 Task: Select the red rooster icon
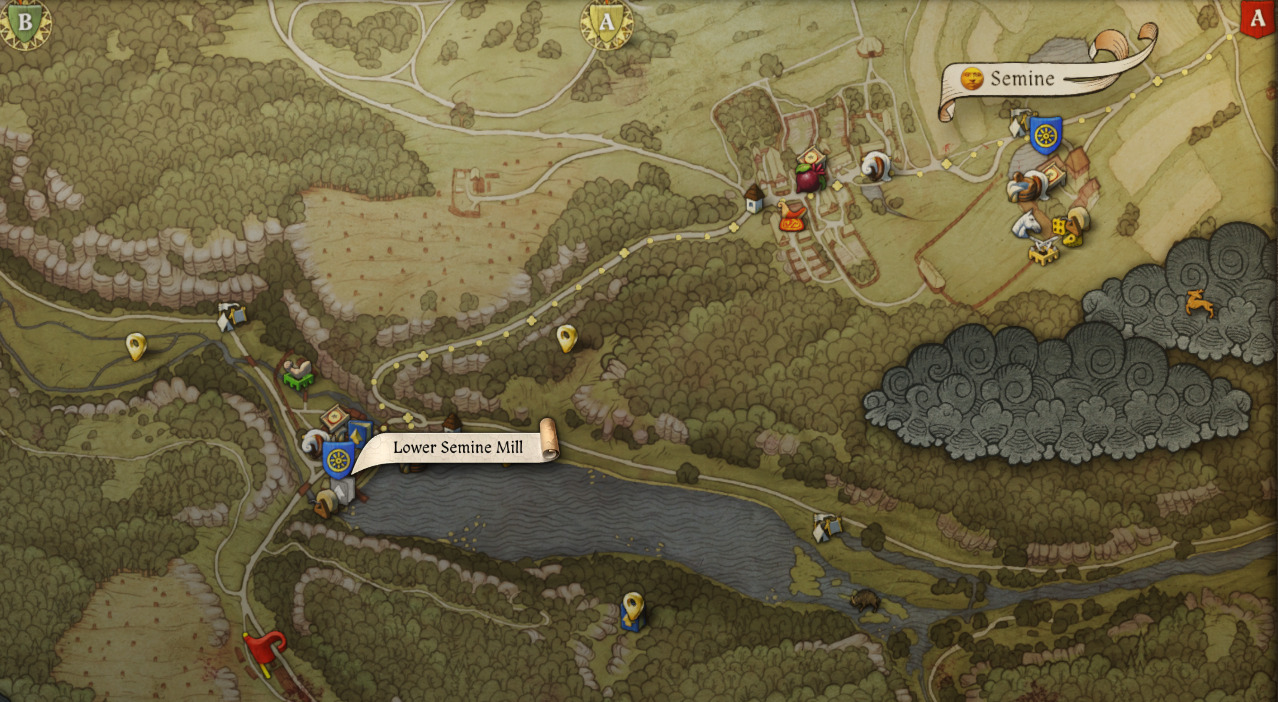coord(794,217)
